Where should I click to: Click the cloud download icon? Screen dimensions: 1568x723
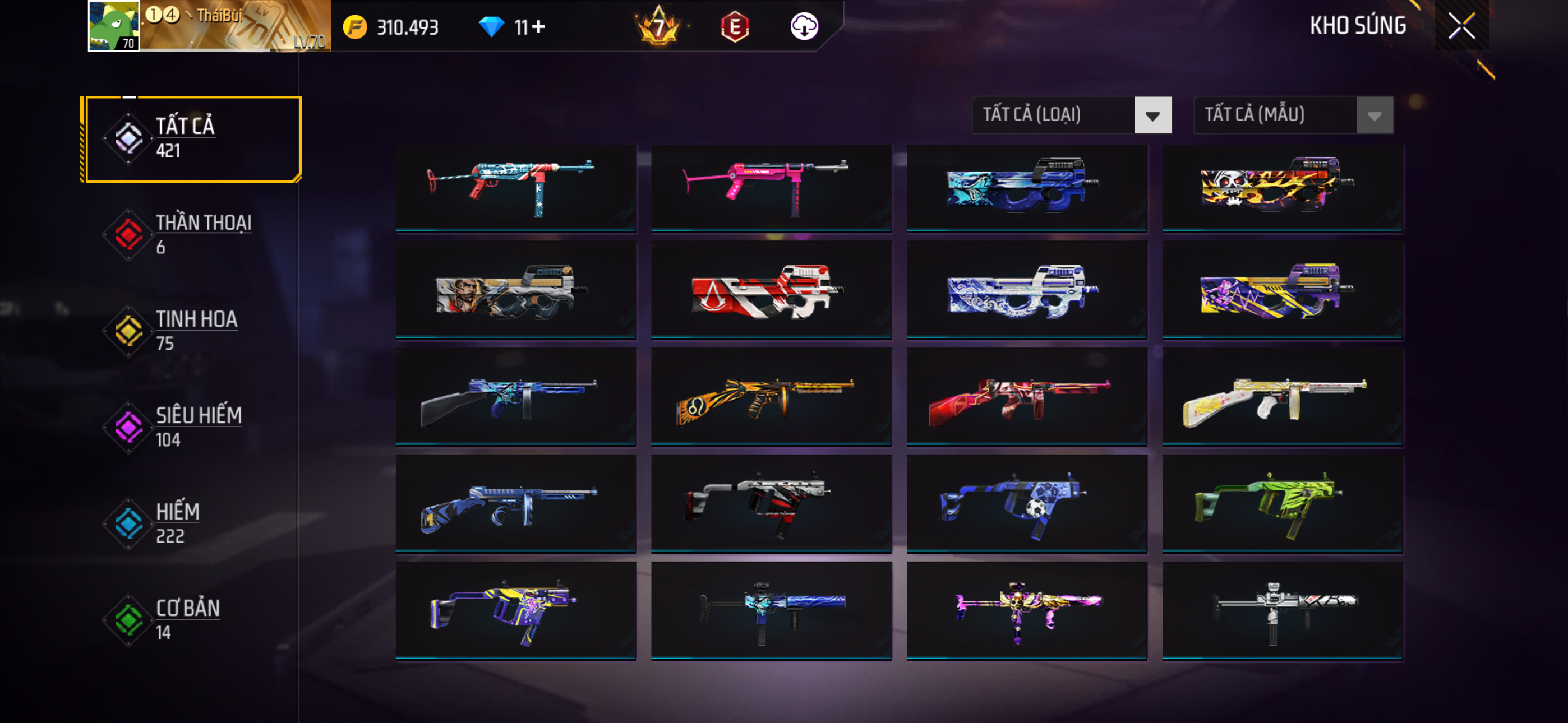click(804, 27)
